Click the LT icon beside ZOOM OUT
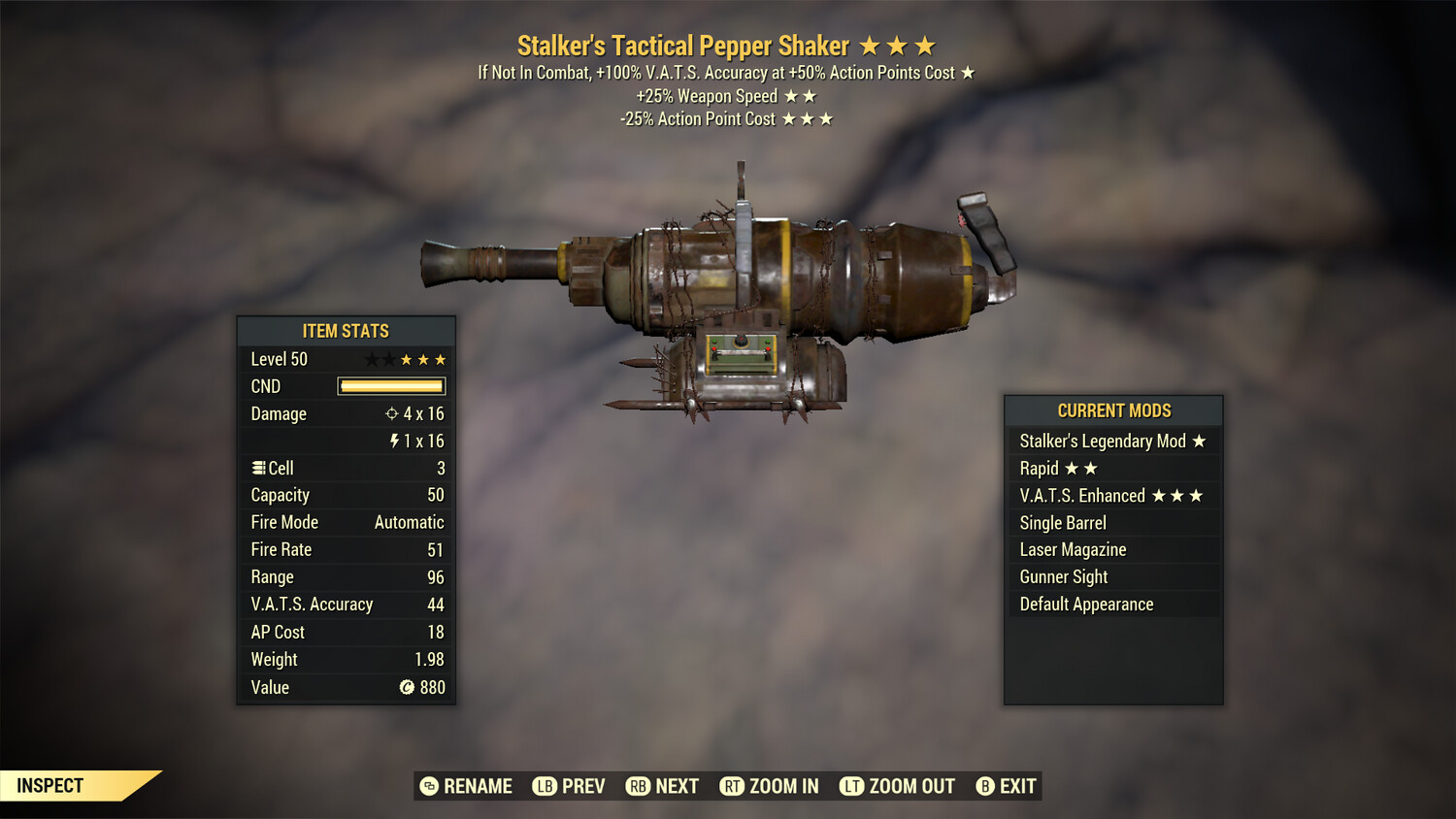1456x819 pixels. click(x=851, y=786)
